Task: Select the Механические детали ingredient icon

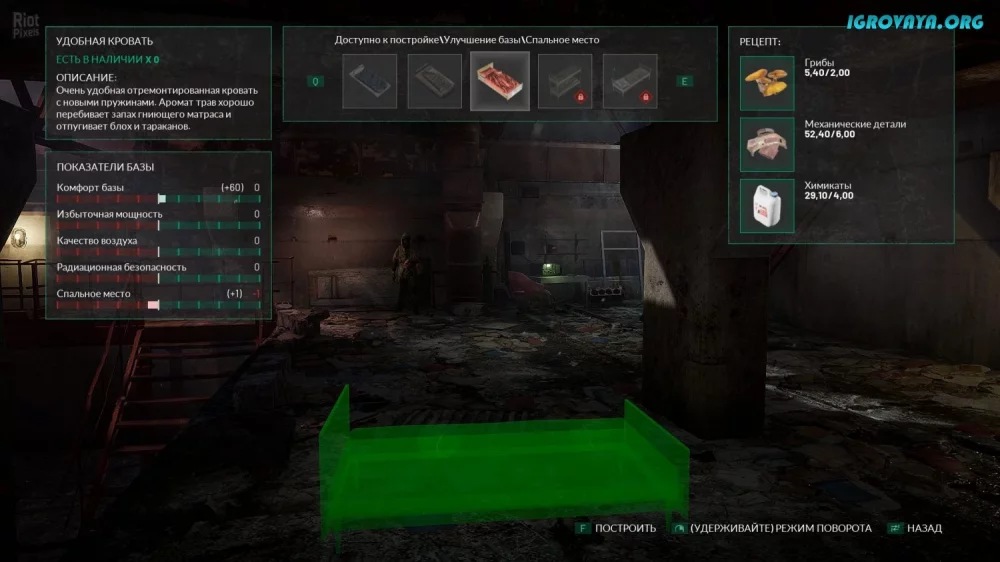Action: point(767,144)
